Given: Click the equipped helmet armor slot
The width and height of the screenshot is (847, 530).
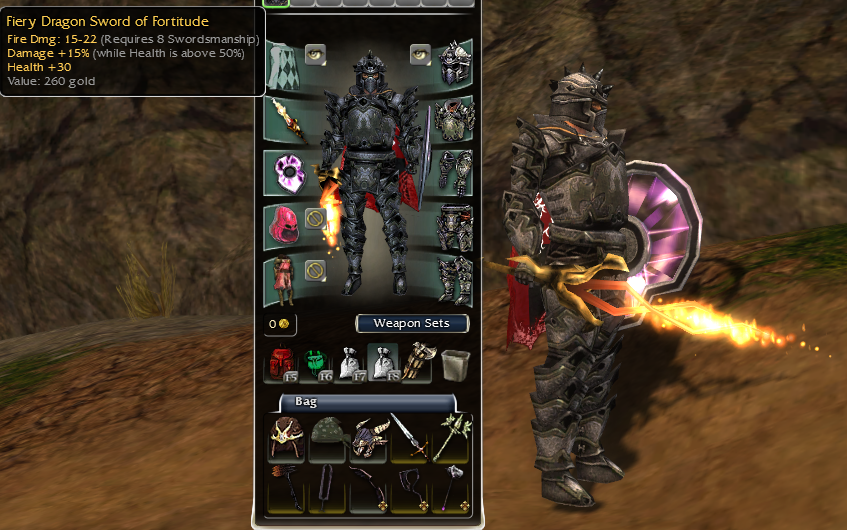Looking at the screenshot, I should pos(456,63).
